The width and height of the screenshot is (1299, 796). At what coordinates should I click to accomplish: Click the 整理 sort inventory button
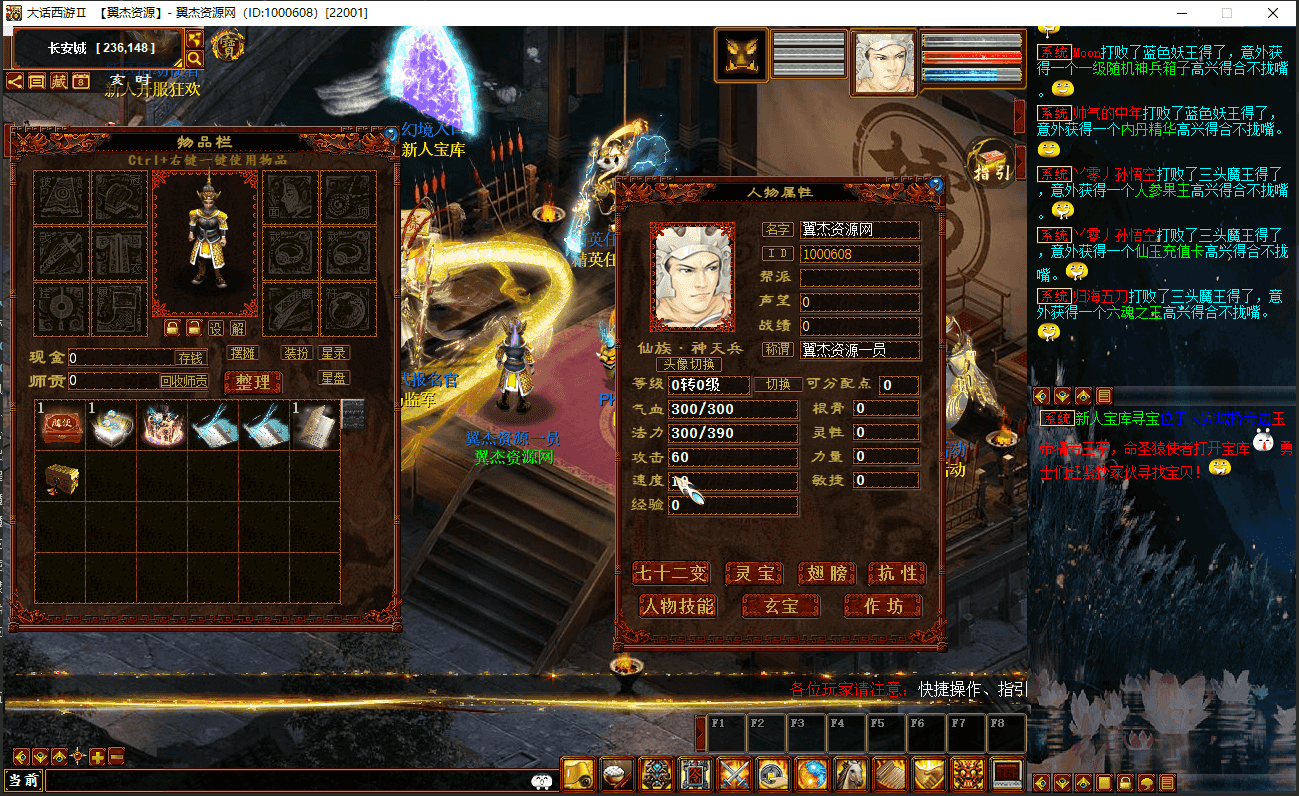coord(252,382)
